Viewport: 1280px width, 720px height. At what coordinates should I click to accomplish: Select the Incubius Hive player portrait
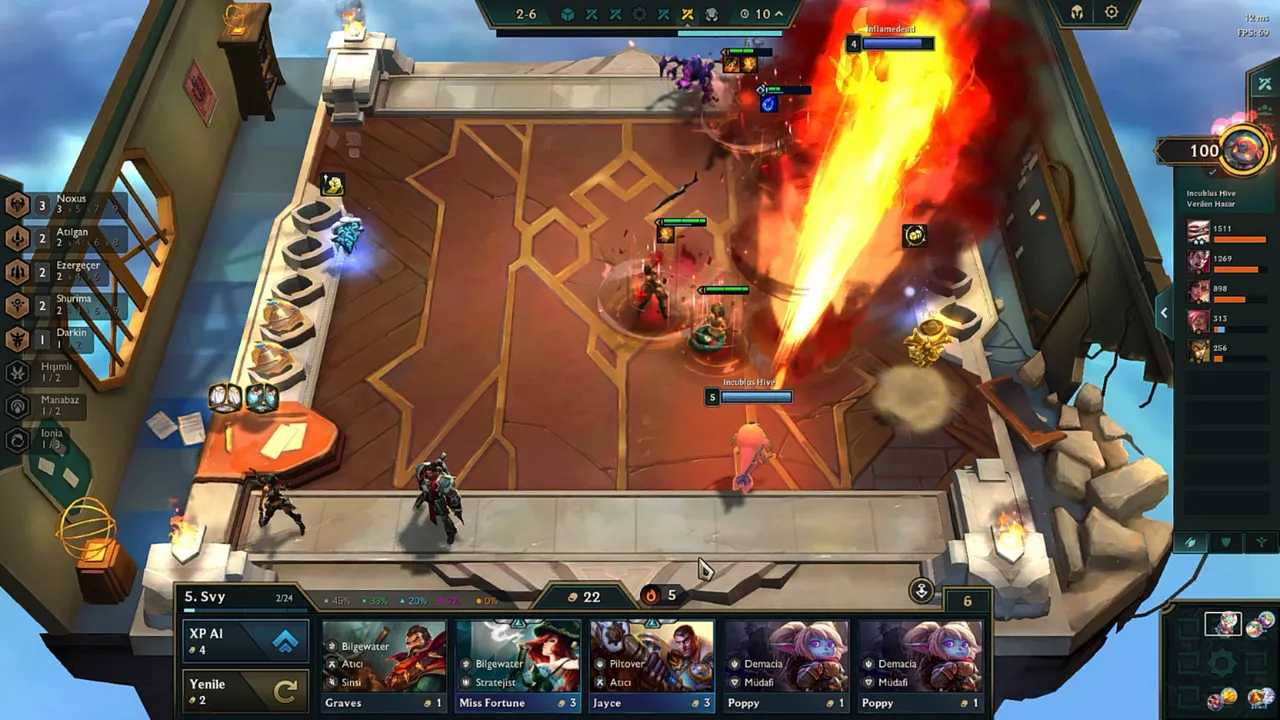pyautogui.click(x=1244, y=150)
